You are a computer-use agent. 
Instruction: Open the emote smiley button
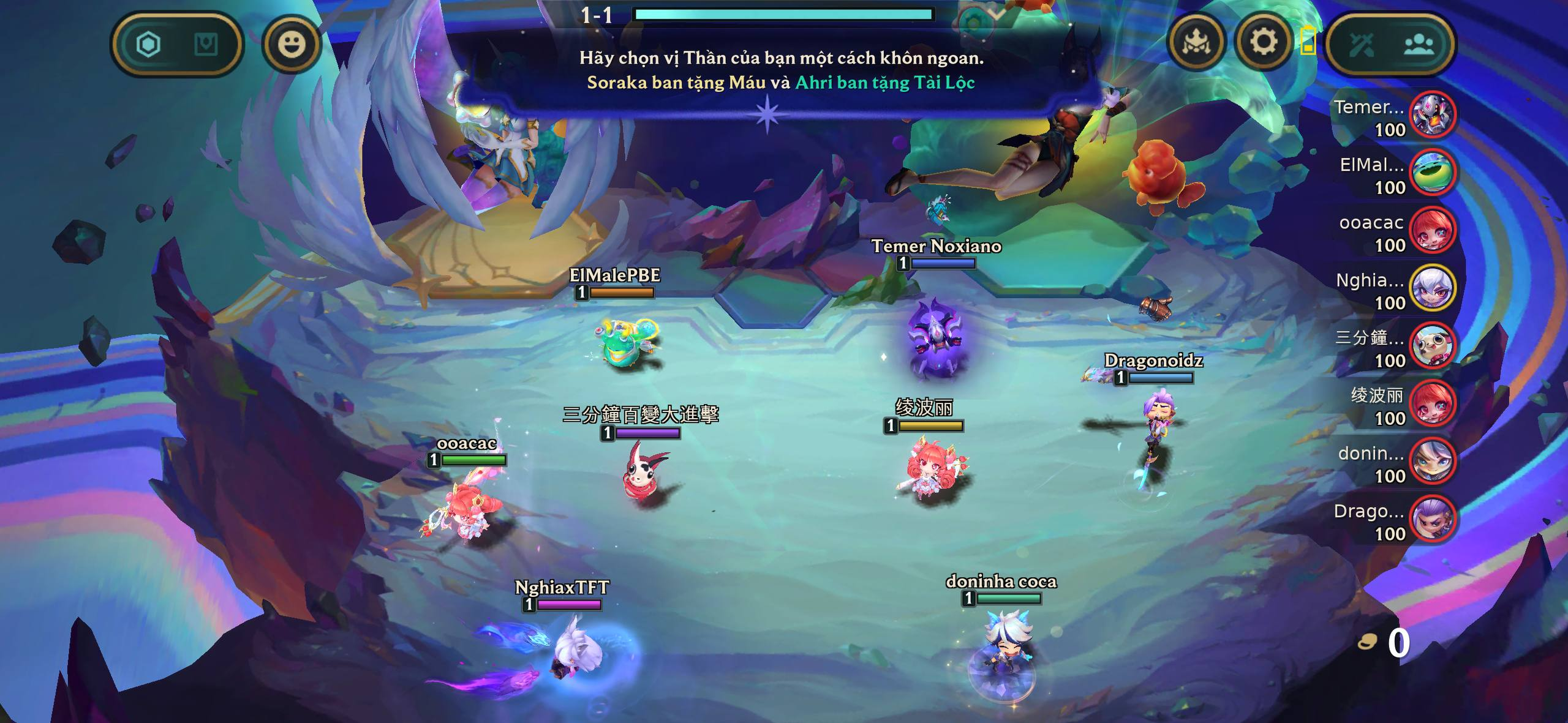coord(292,45)
